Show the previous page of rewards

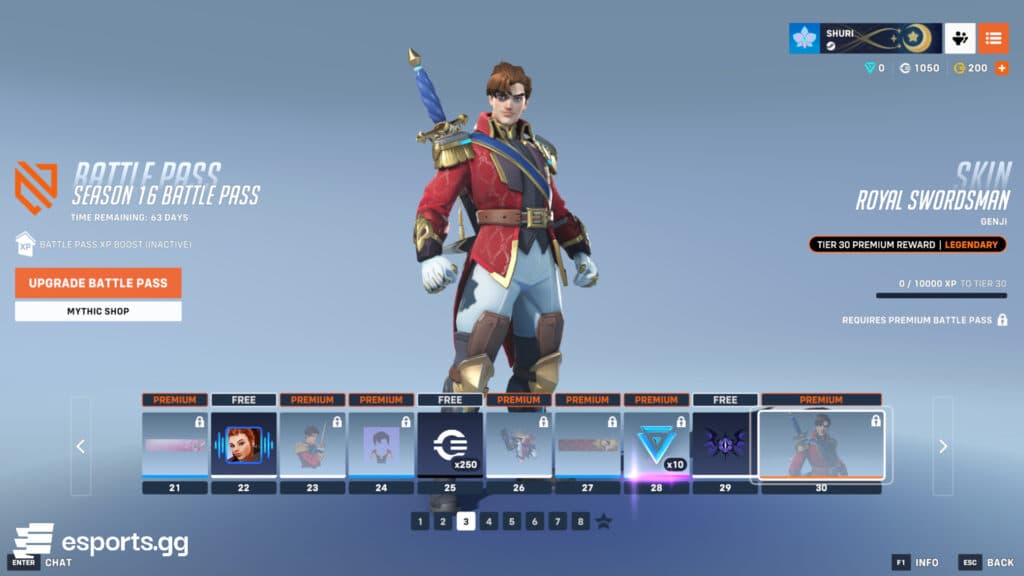click(x=81, y=446)
